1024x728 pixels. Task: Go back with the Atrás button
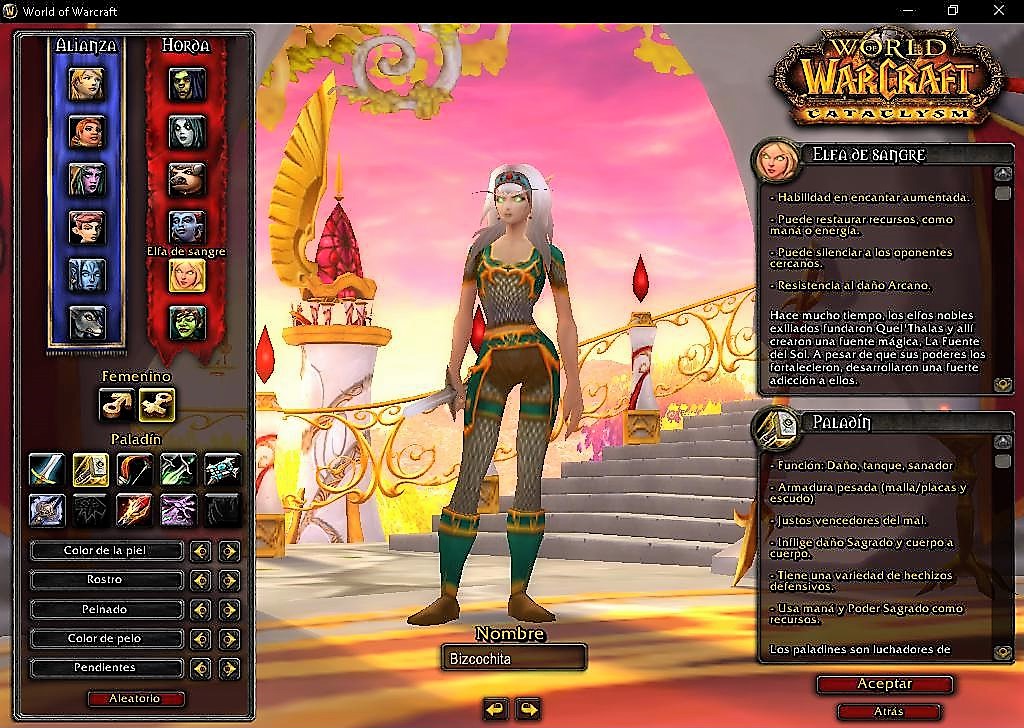[x=888, y=711]
